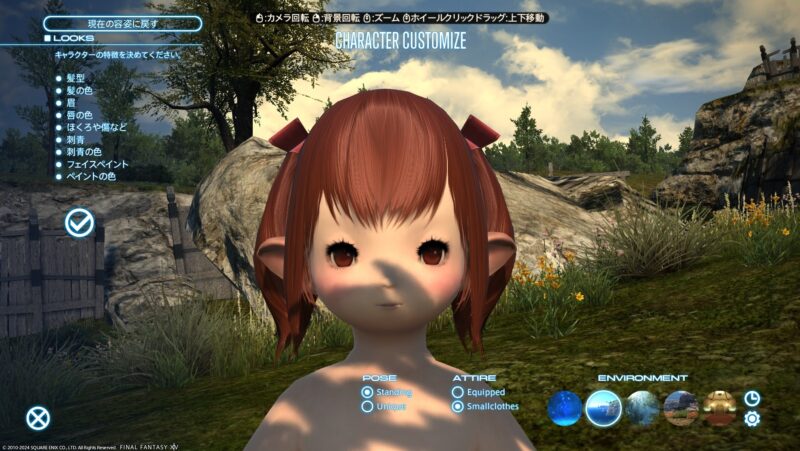Choose the Smallclothes attire option
The image size is (800, 451).
pos(458,407)
